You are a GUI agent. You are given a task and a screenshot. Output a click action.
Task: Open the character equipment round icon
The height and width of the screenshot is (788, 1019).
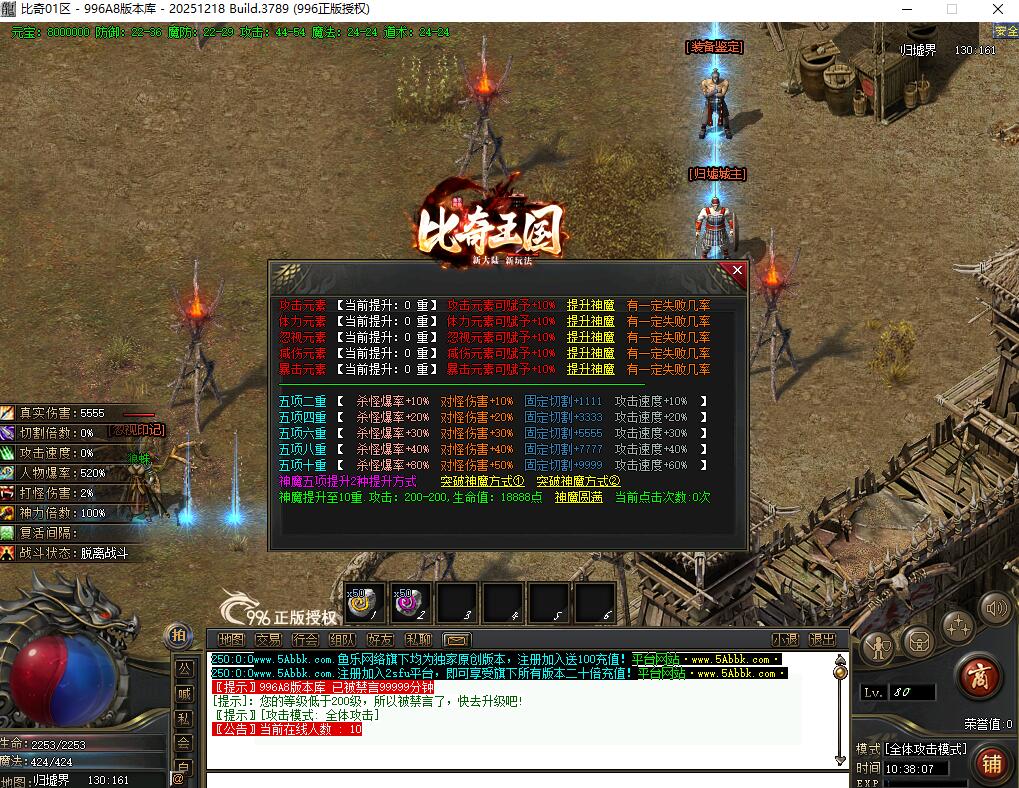coord(879,646)
